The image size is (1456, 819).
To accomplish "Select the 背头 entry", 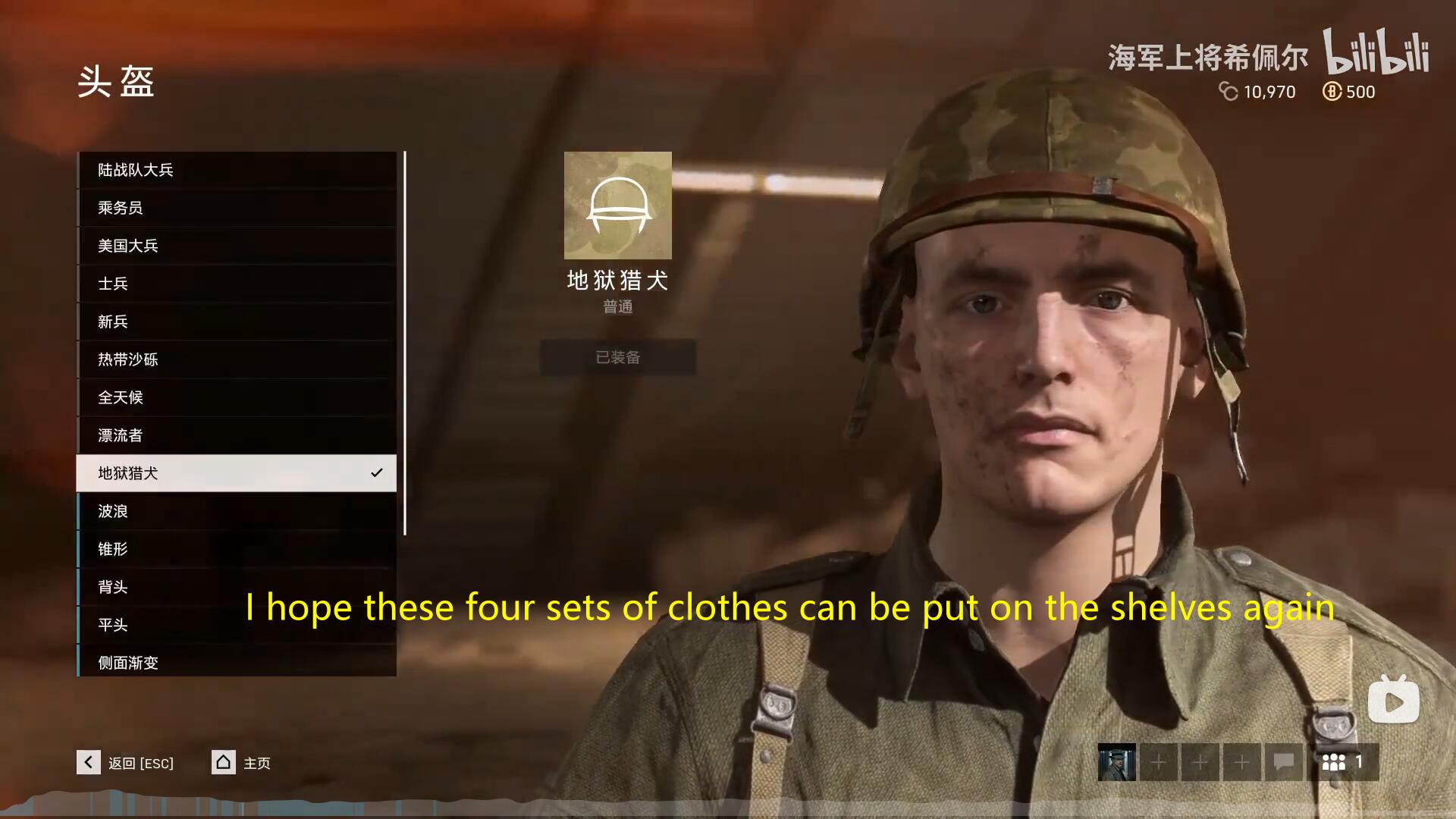I will pyautogui.click(x=236, y=587).
